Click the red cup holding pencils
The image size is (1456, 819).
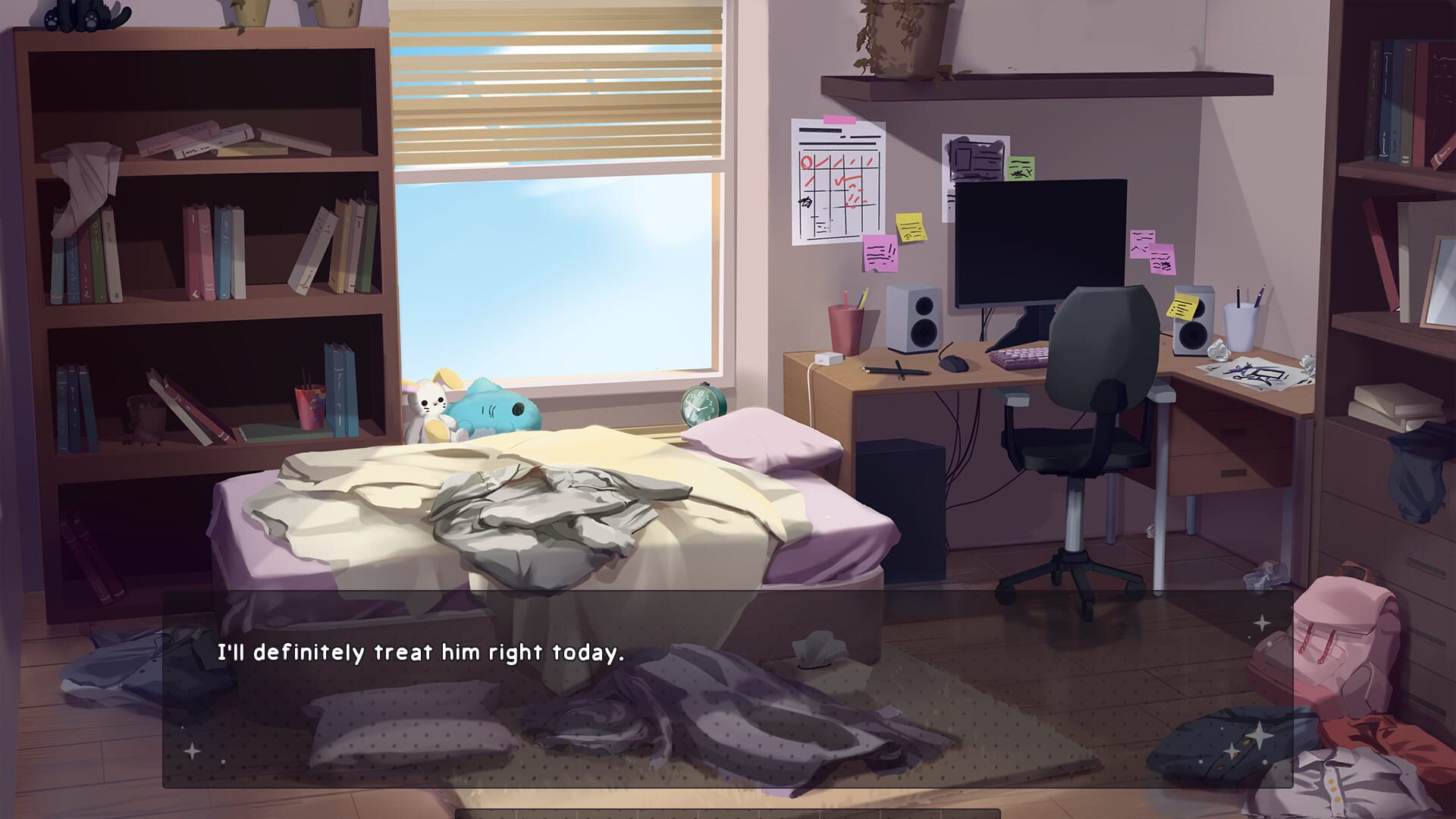pyautogui.click(x=844, y=326)
